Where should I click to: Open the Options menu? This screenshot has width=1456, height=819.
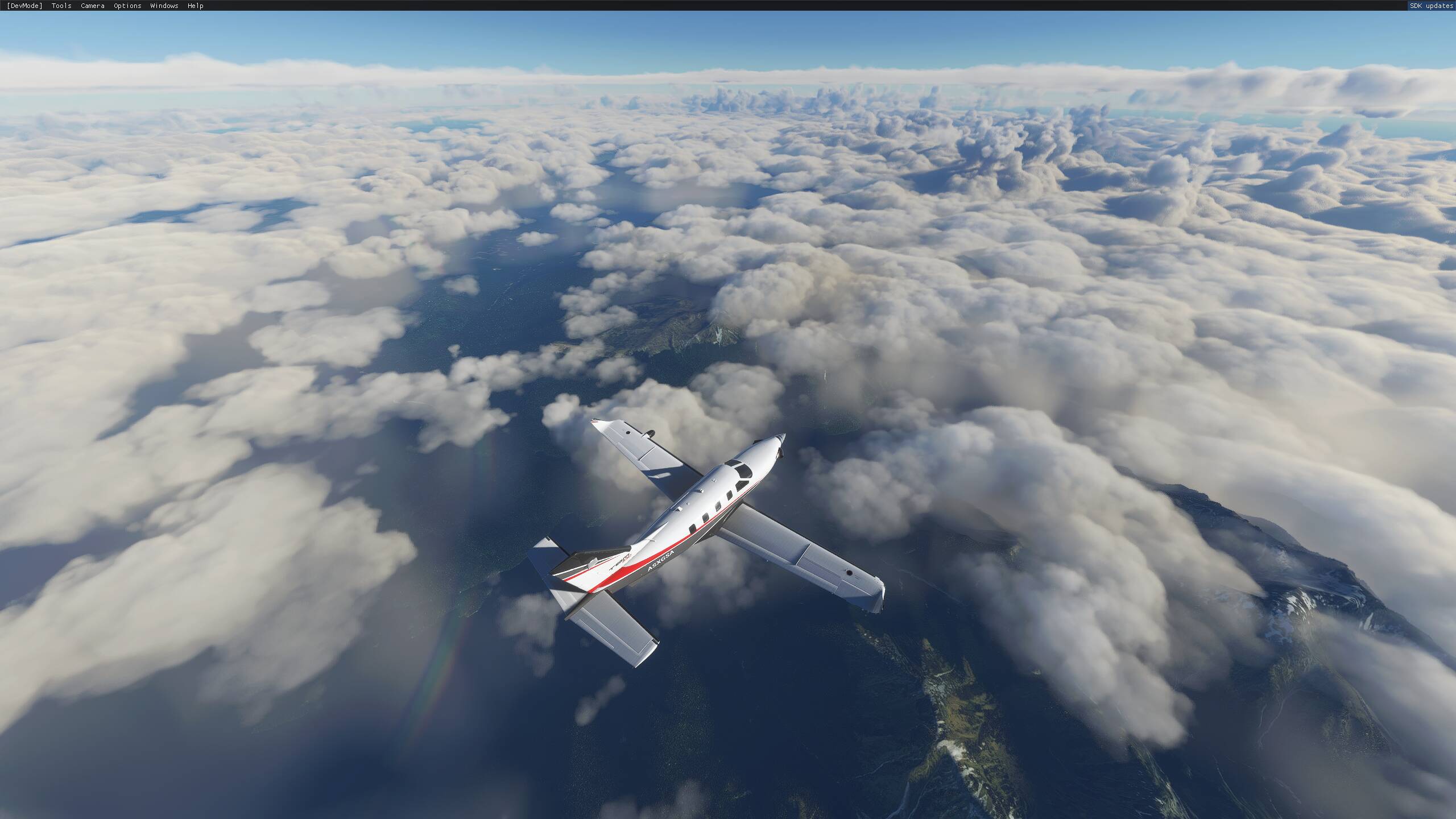coord(127,6)
